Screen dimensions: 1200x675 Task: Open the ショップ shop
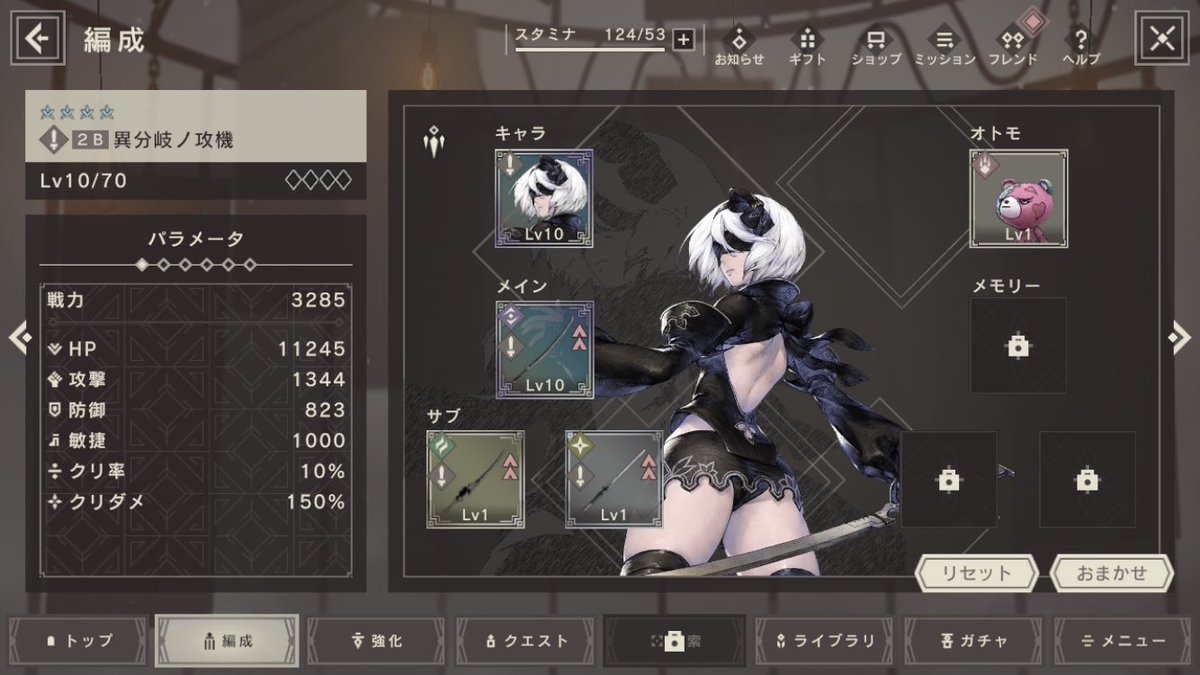876,46
